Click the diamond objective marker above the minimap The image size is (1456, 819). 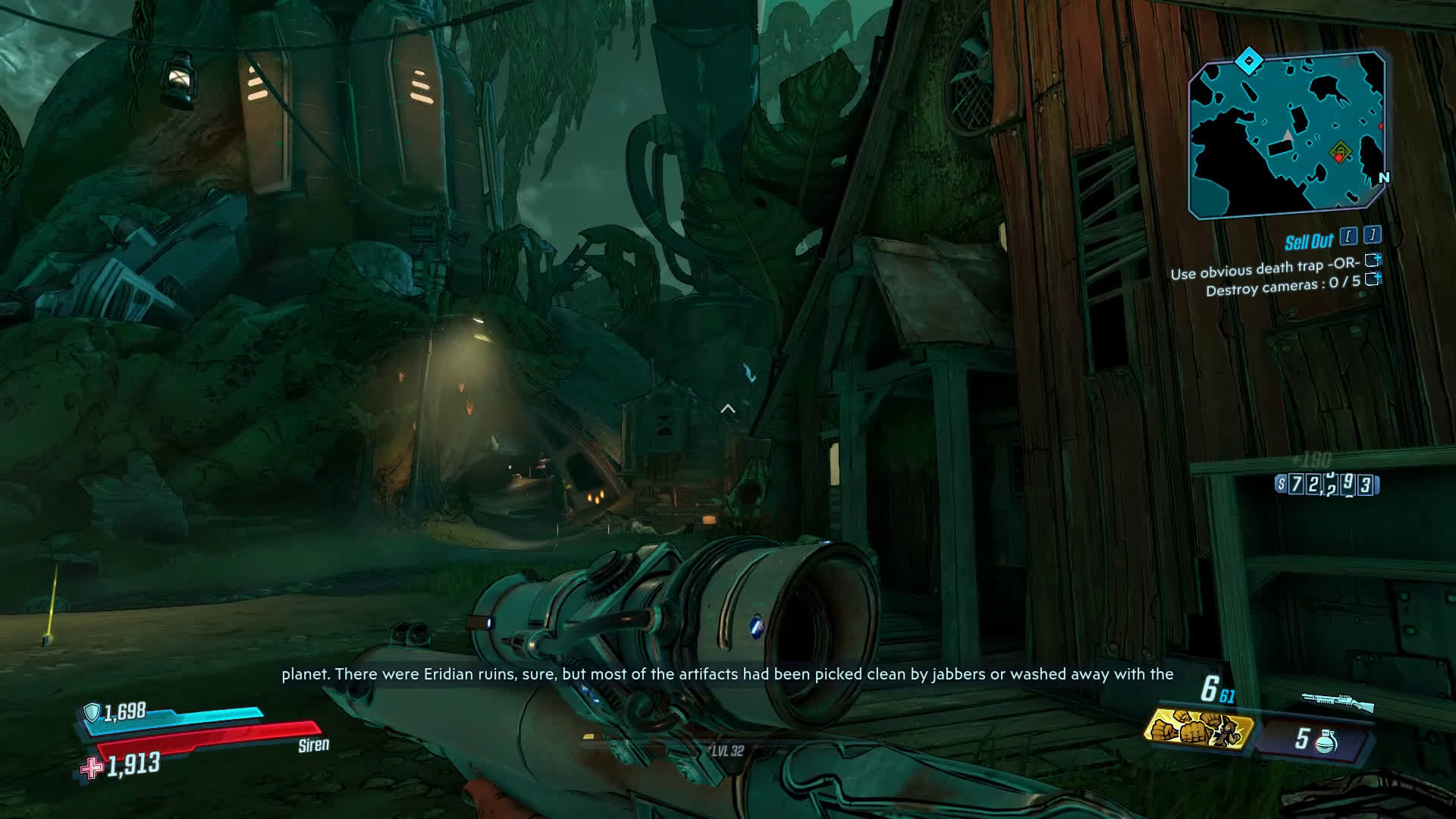(x=1248, y=61)
